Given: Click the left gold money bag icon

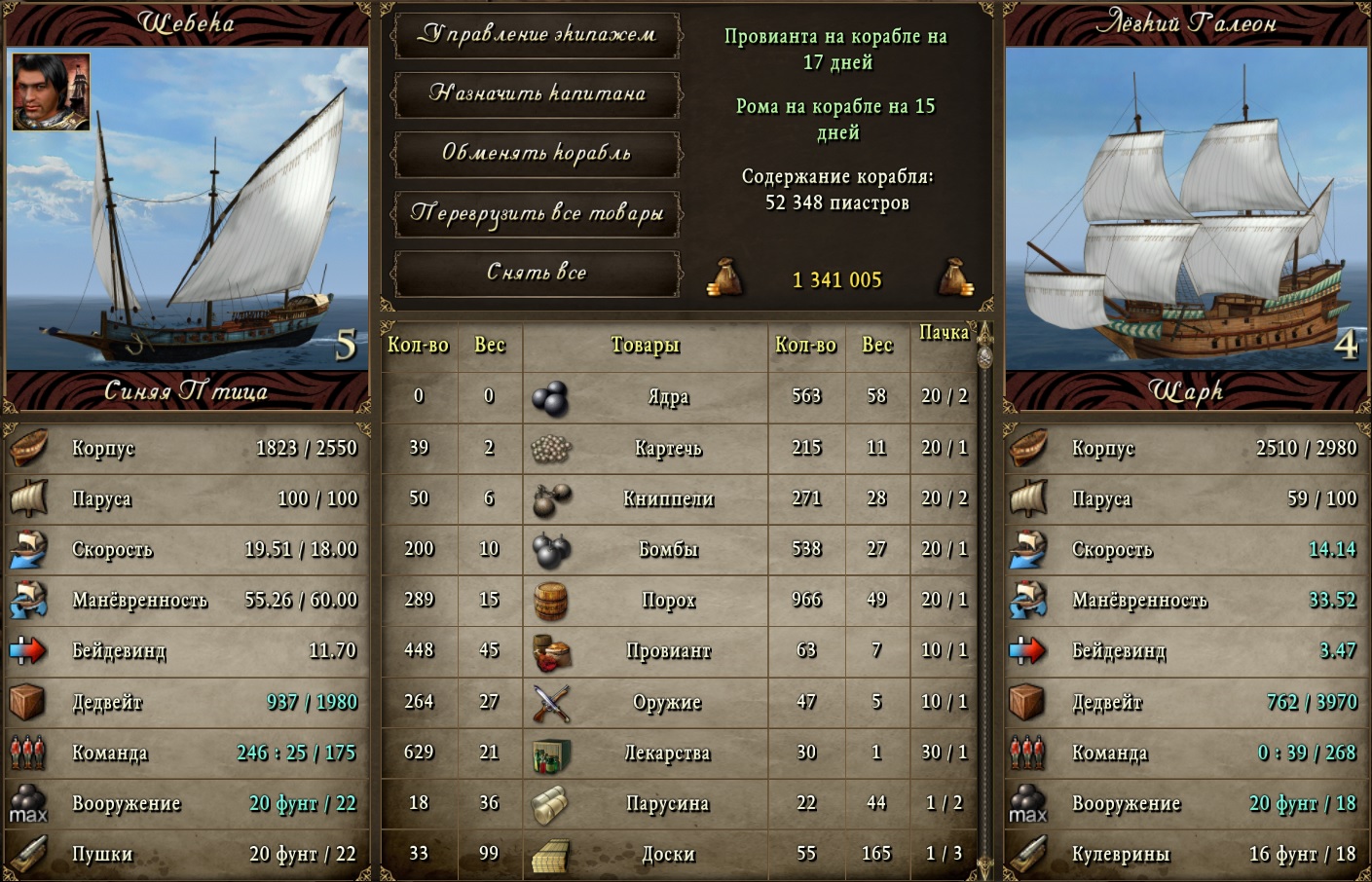Looking at the screenshot, I should click(724, 277).
